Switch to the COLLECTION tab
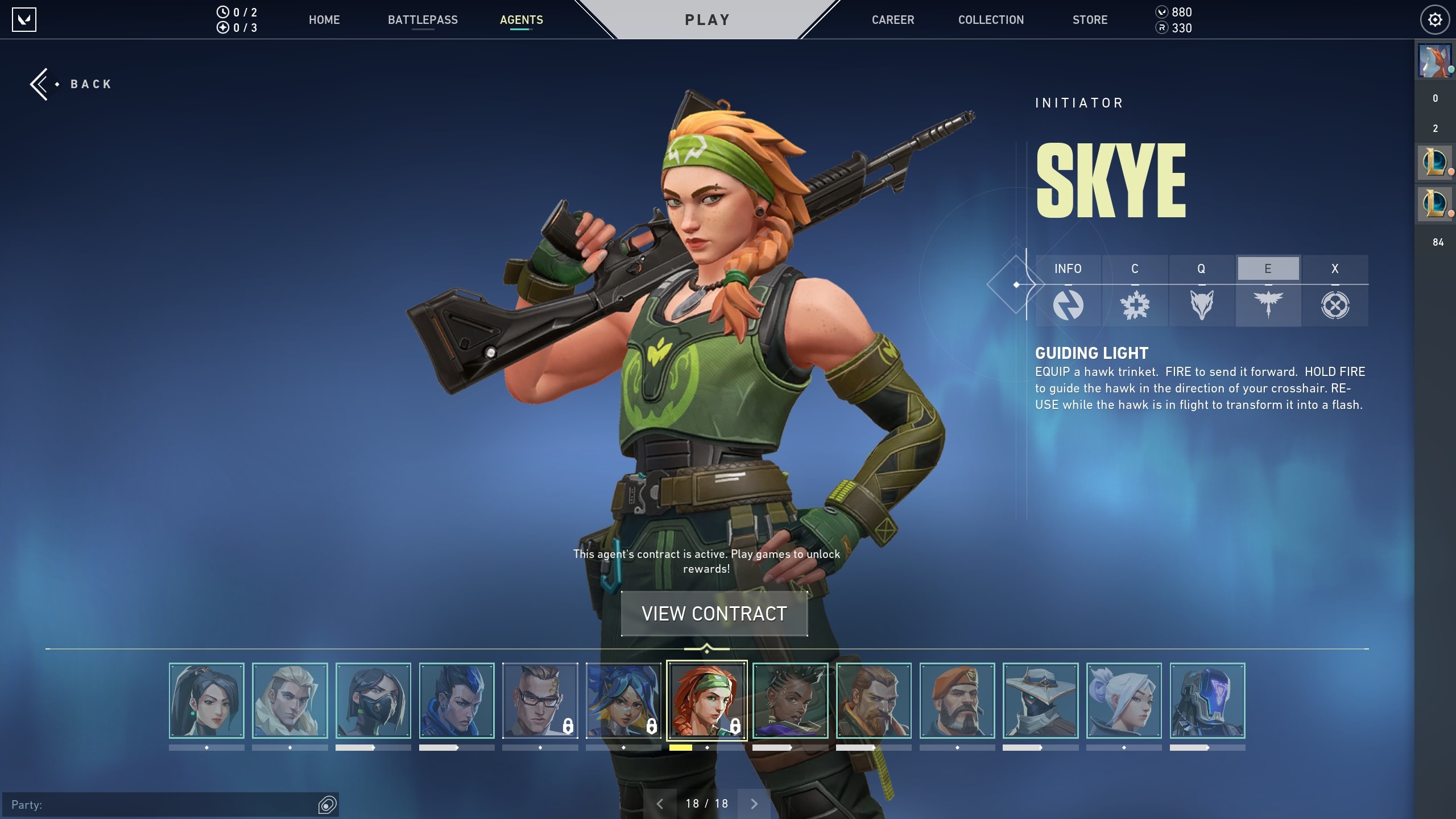1456x819 pixels. pyautogui.click(x=991, y=20)
